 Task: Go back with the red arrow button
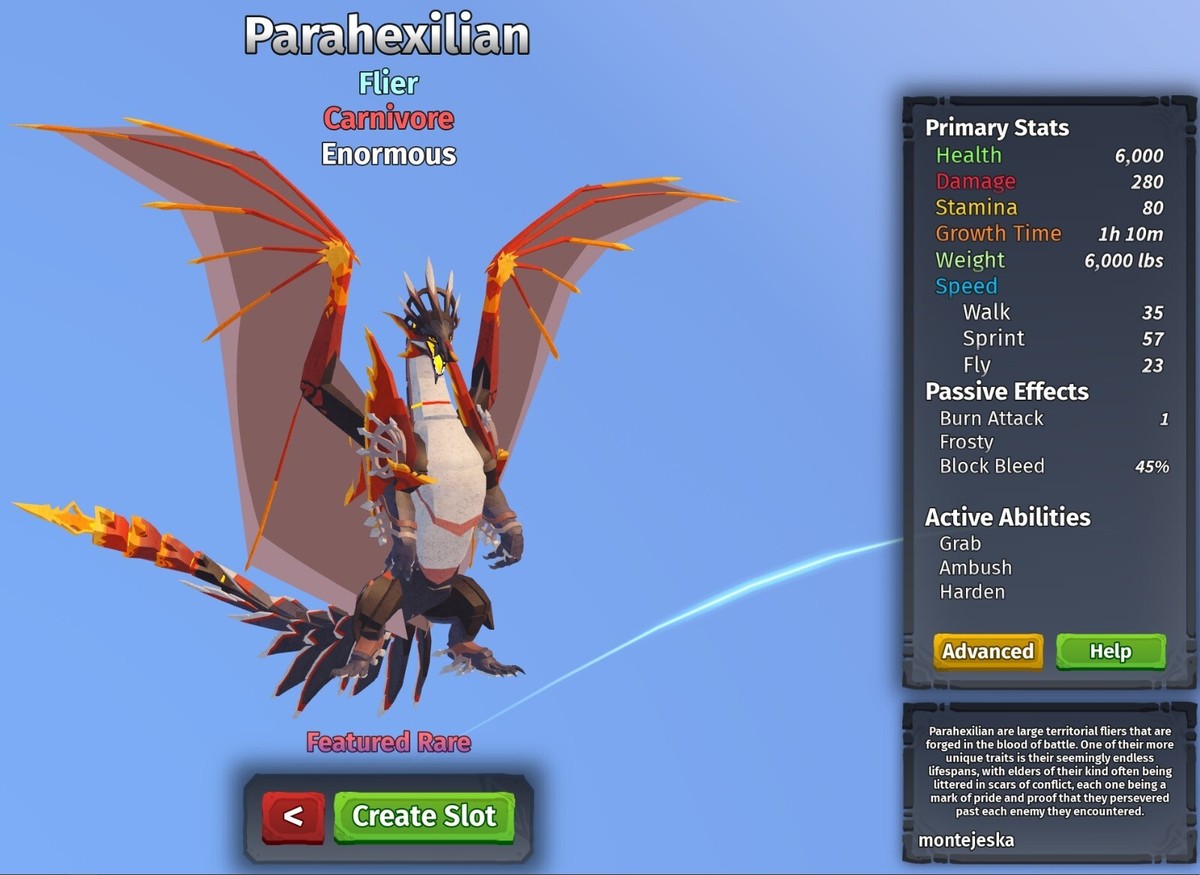[293, 816]
